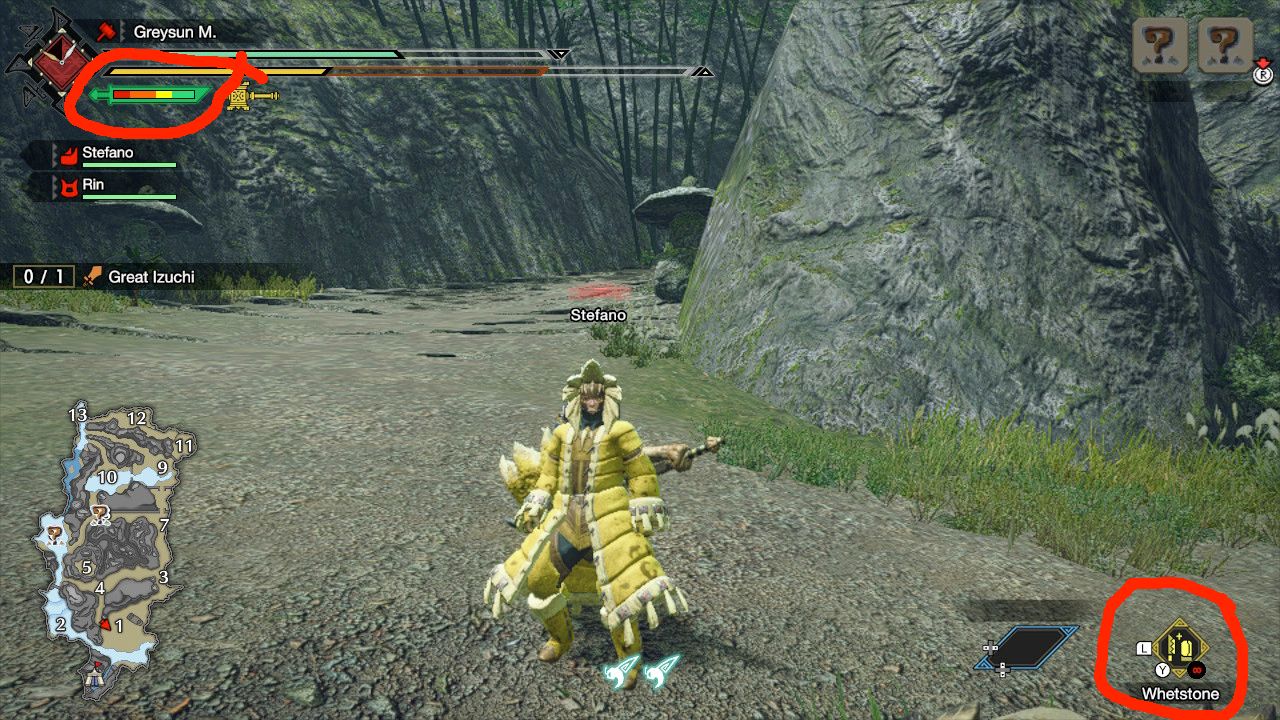This screenshot has width=1280, height=720.
Task: Click the infinity symbol on the Whetstone slot
Action: (x=1197, y=670)
